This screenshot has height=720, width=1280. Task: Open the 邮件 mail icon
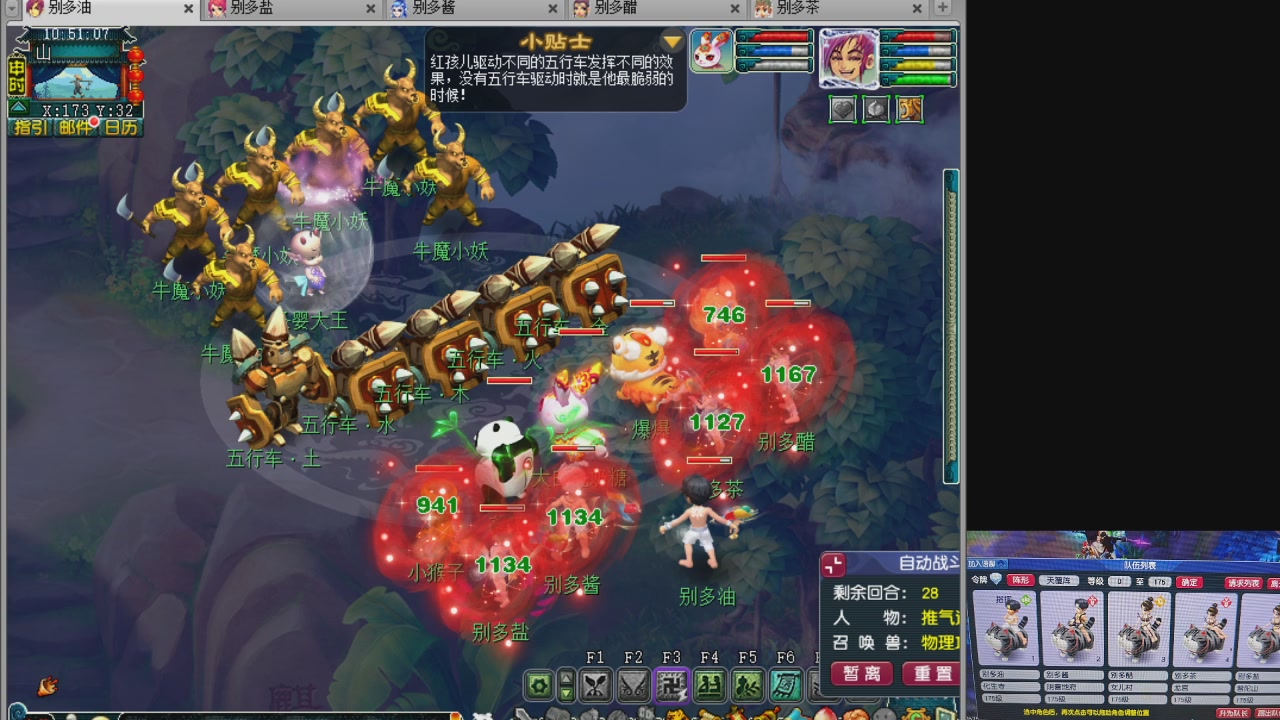click(75, 126)
